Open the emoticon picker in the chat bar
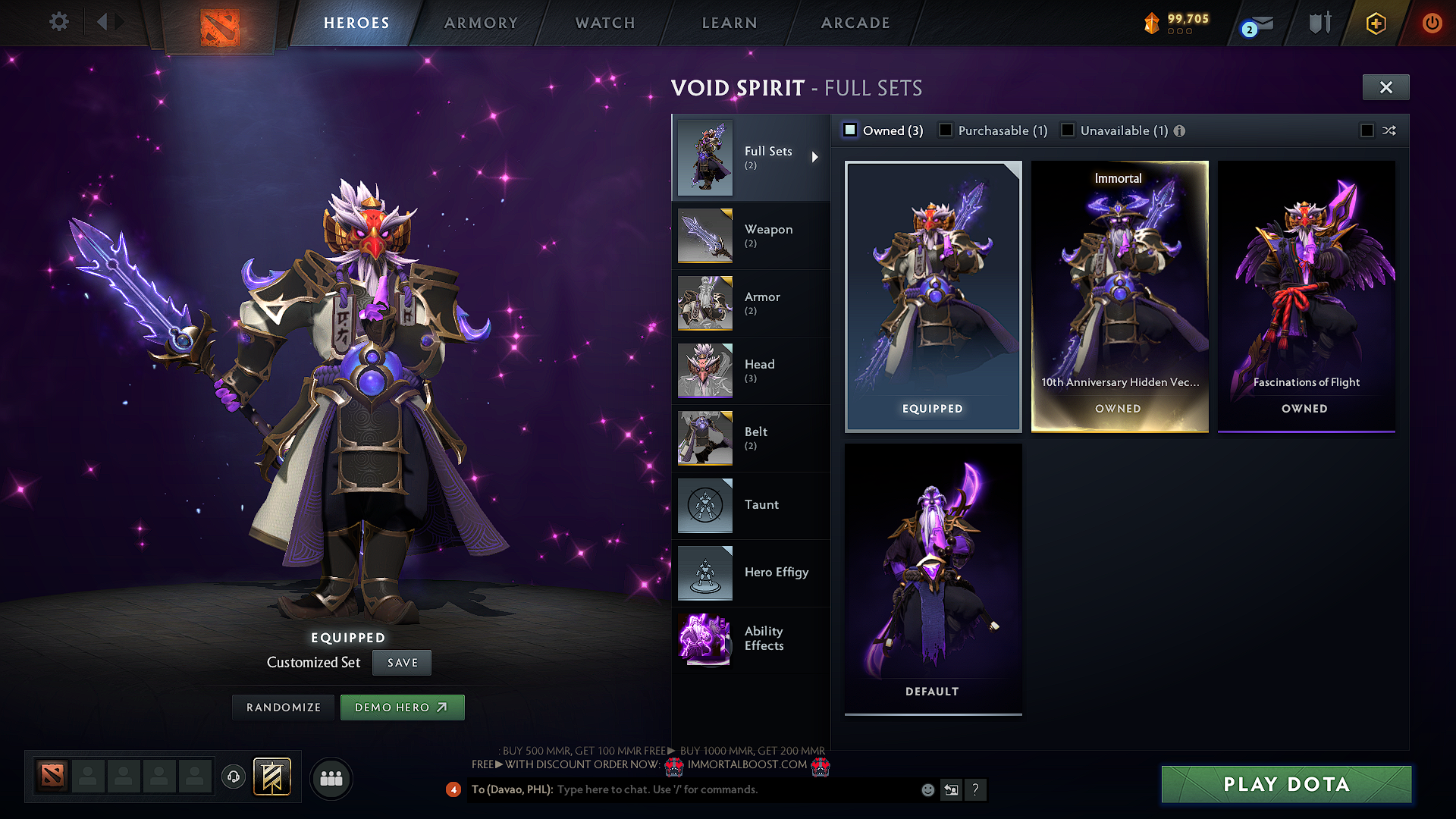The height and width of the screenshot is (819, 1456). coord(927,789)
